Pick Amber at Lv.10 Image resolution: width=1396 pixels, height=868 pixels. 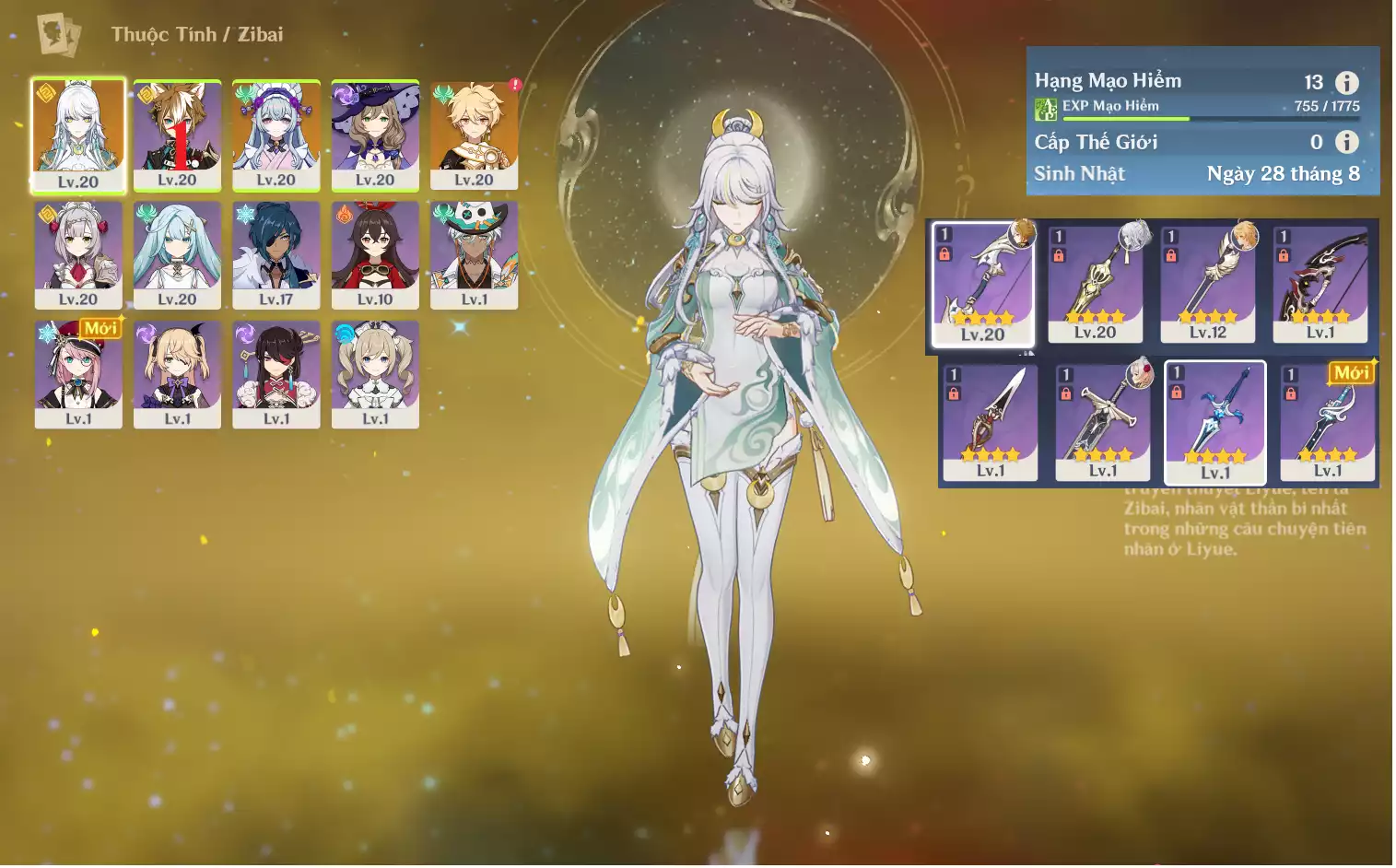pos(375,254)
